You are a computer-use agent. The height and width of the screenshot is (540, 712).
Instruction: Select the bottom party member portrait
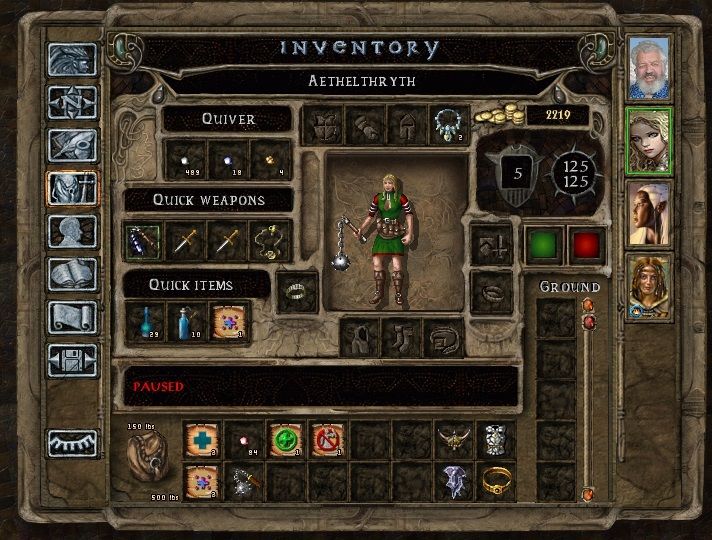point(648,286)
